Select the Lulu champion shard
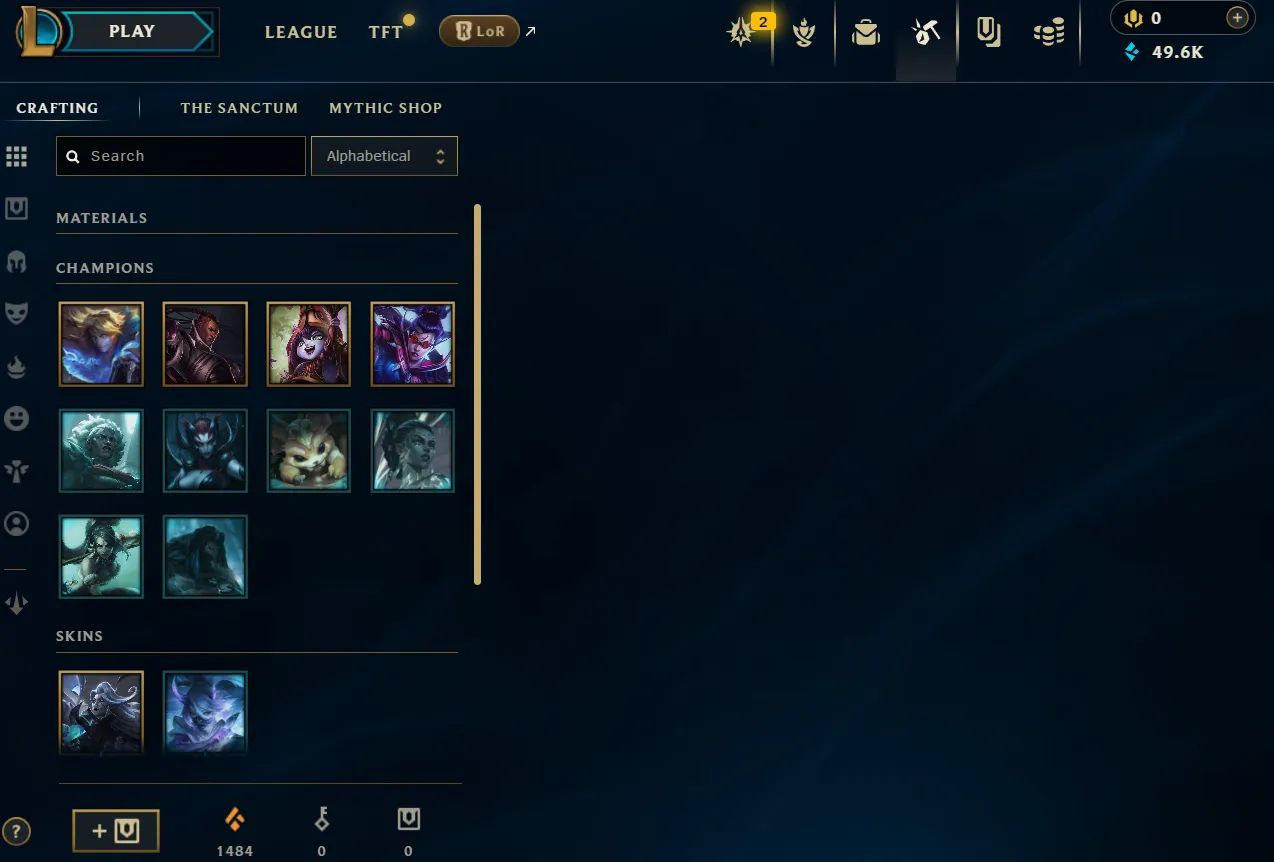Image resolution: width=1274 pixels, height=862 pixels. click(x=309, y=344)
